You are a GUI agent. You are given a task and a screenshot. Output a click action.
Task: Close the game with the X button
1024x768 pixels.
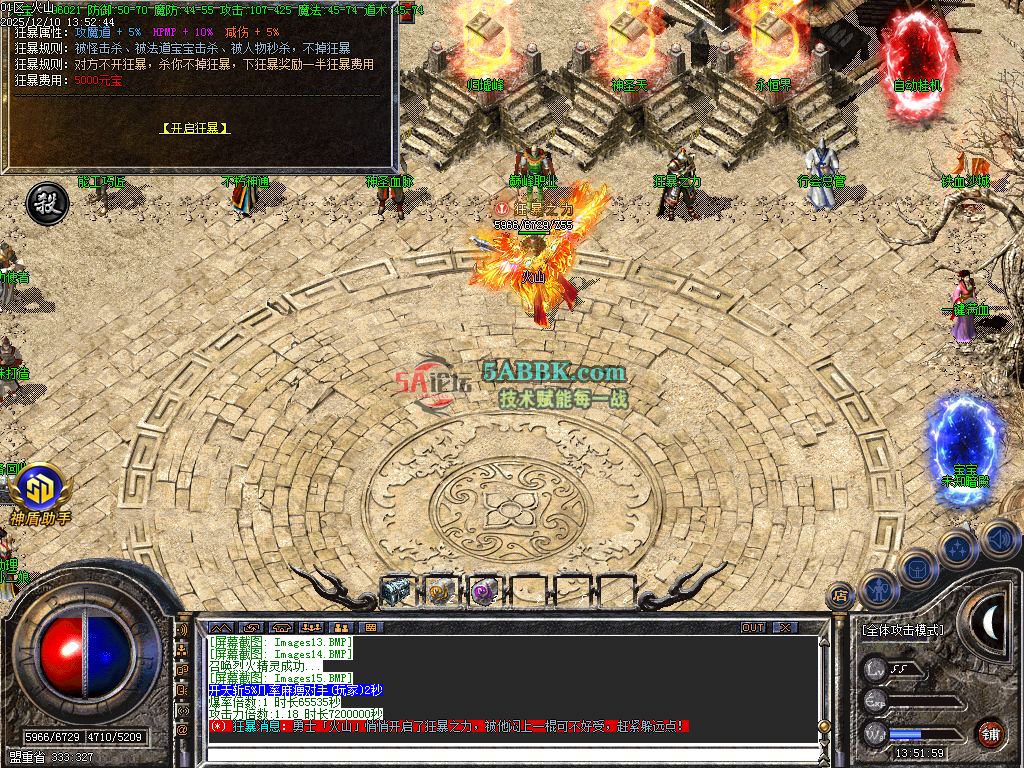coord(785,627)
